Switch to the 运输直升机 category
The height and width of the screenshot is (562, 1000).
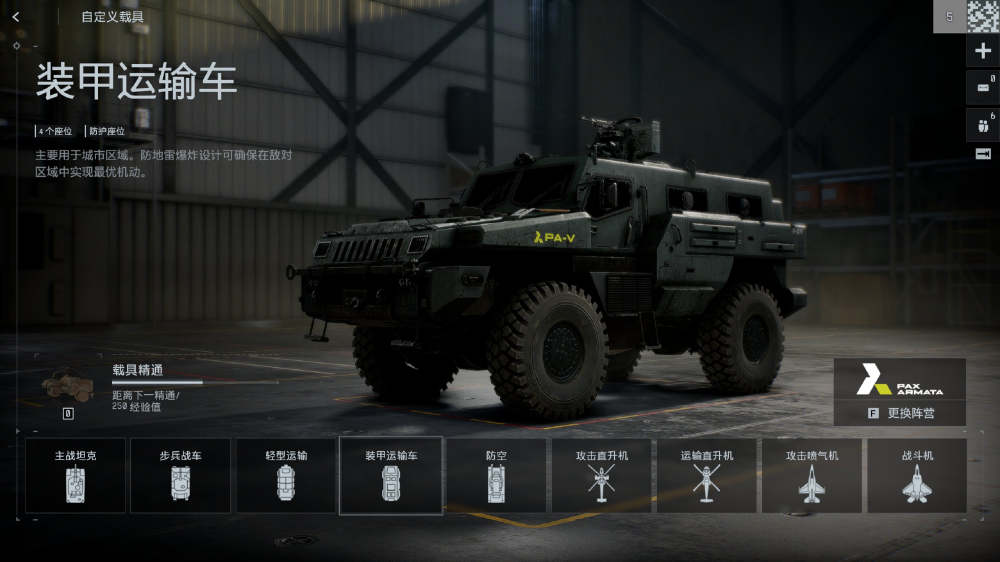tap(706, 475)
